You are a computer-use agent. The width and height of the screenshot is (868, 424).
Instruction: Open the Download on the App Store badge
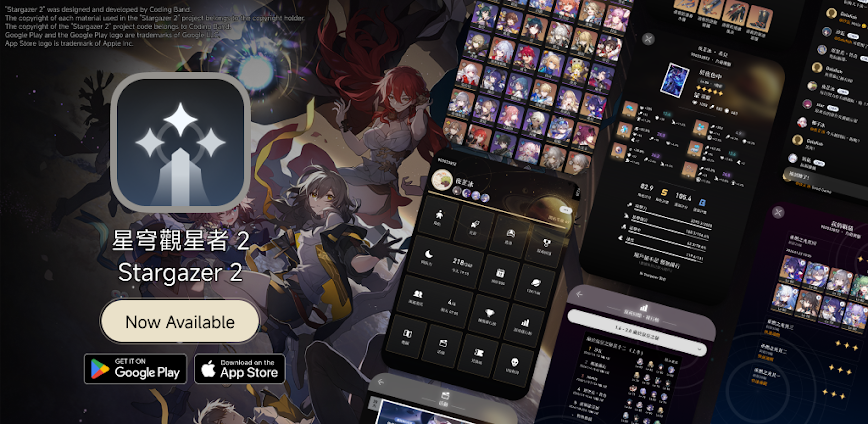239,368
